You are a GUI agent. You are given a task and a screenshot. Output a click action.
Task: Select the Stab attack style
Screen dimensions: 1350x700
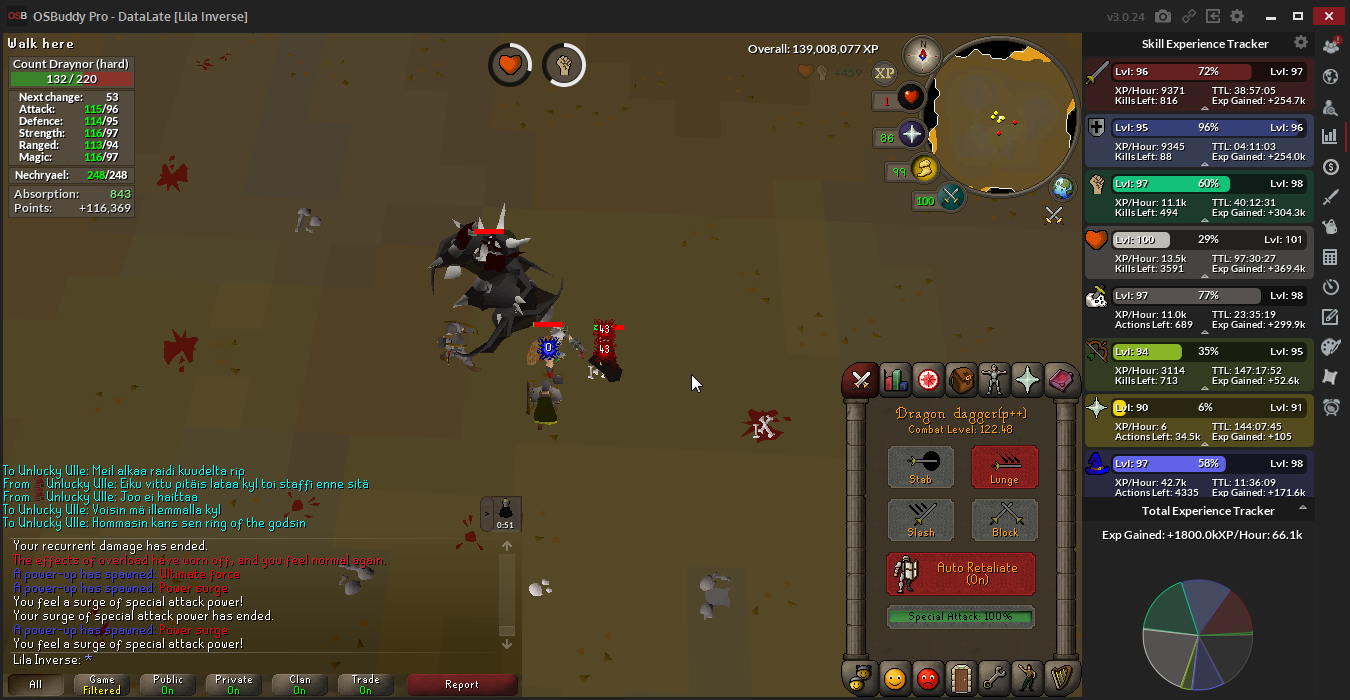tap(921, 467)
